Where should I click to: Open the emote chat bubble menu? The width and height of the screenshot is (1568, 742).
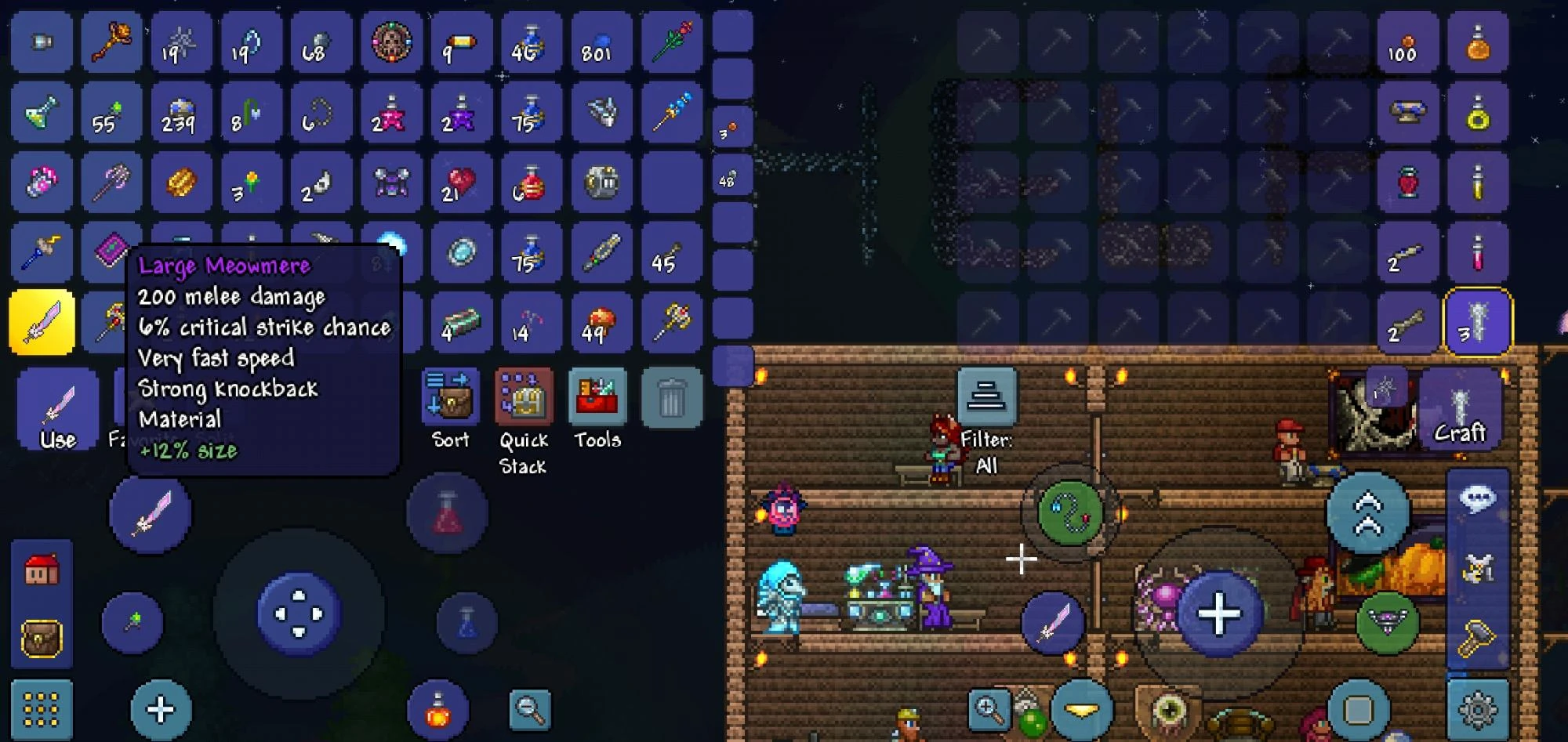coord(1477,495)
